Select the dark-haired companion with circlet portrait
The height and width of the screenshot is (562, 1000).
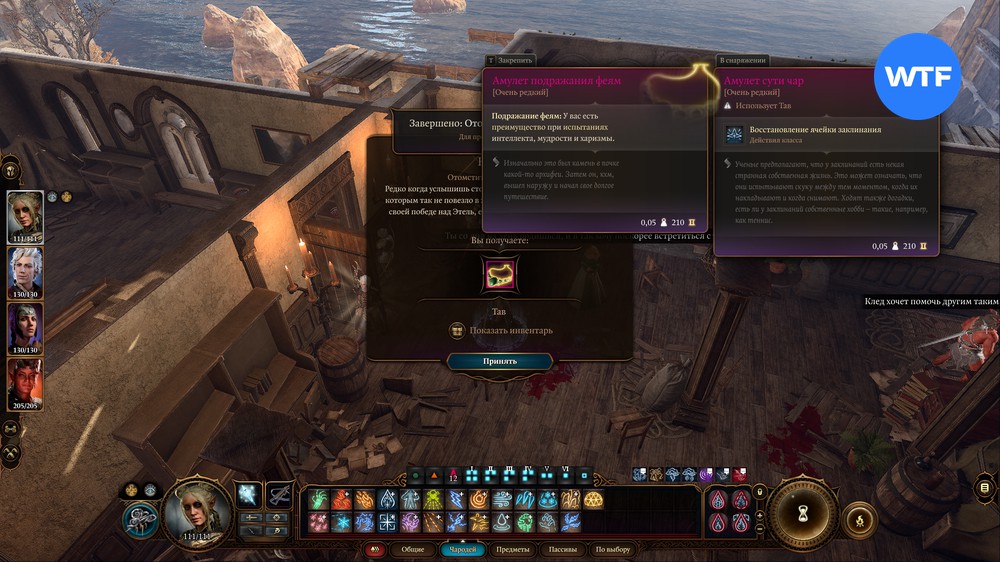tap(26, 326)
